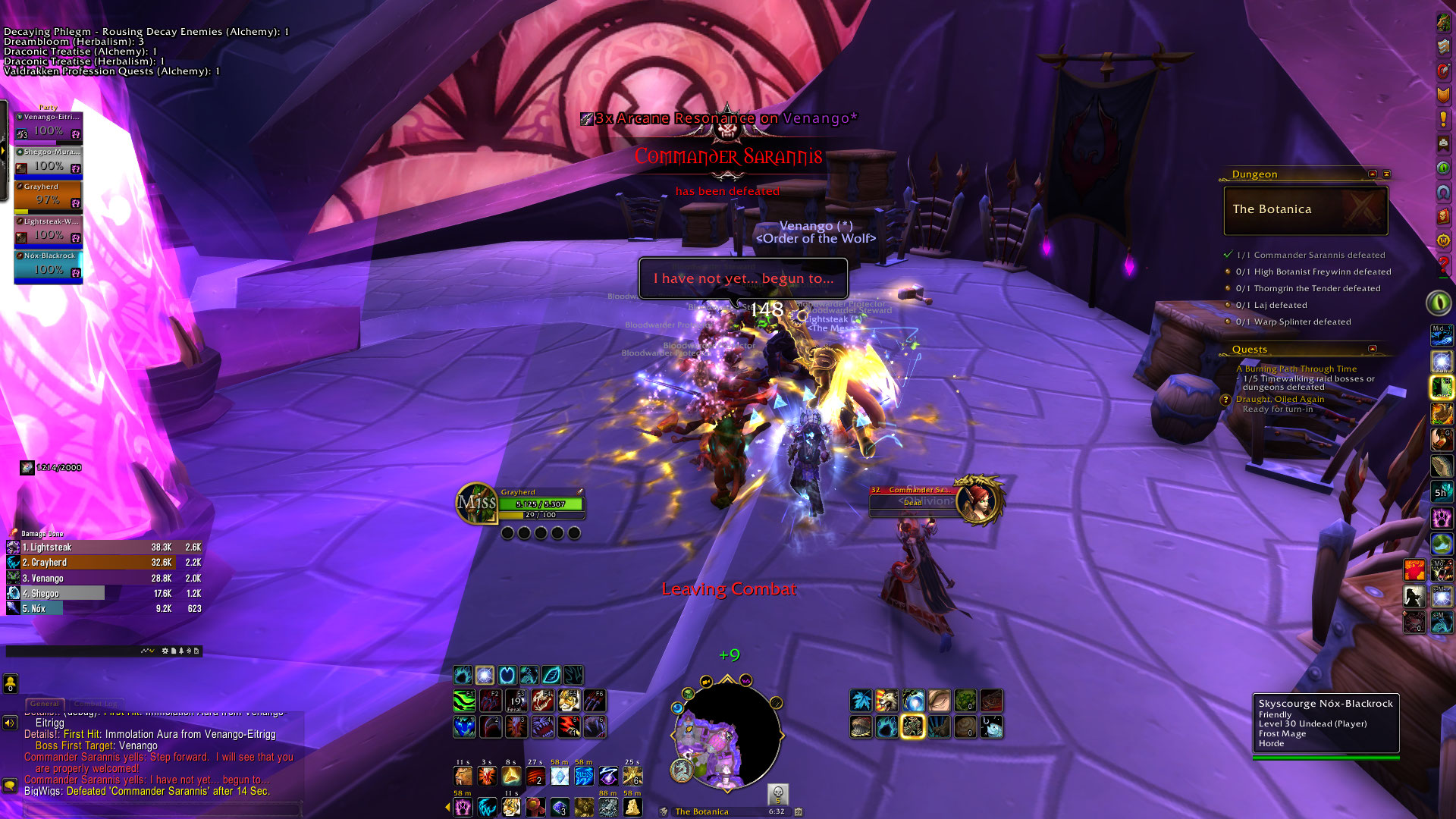This screenshot has width=1456, height=819.
Task: Open the character info micro button
Action: point(1442,24)
